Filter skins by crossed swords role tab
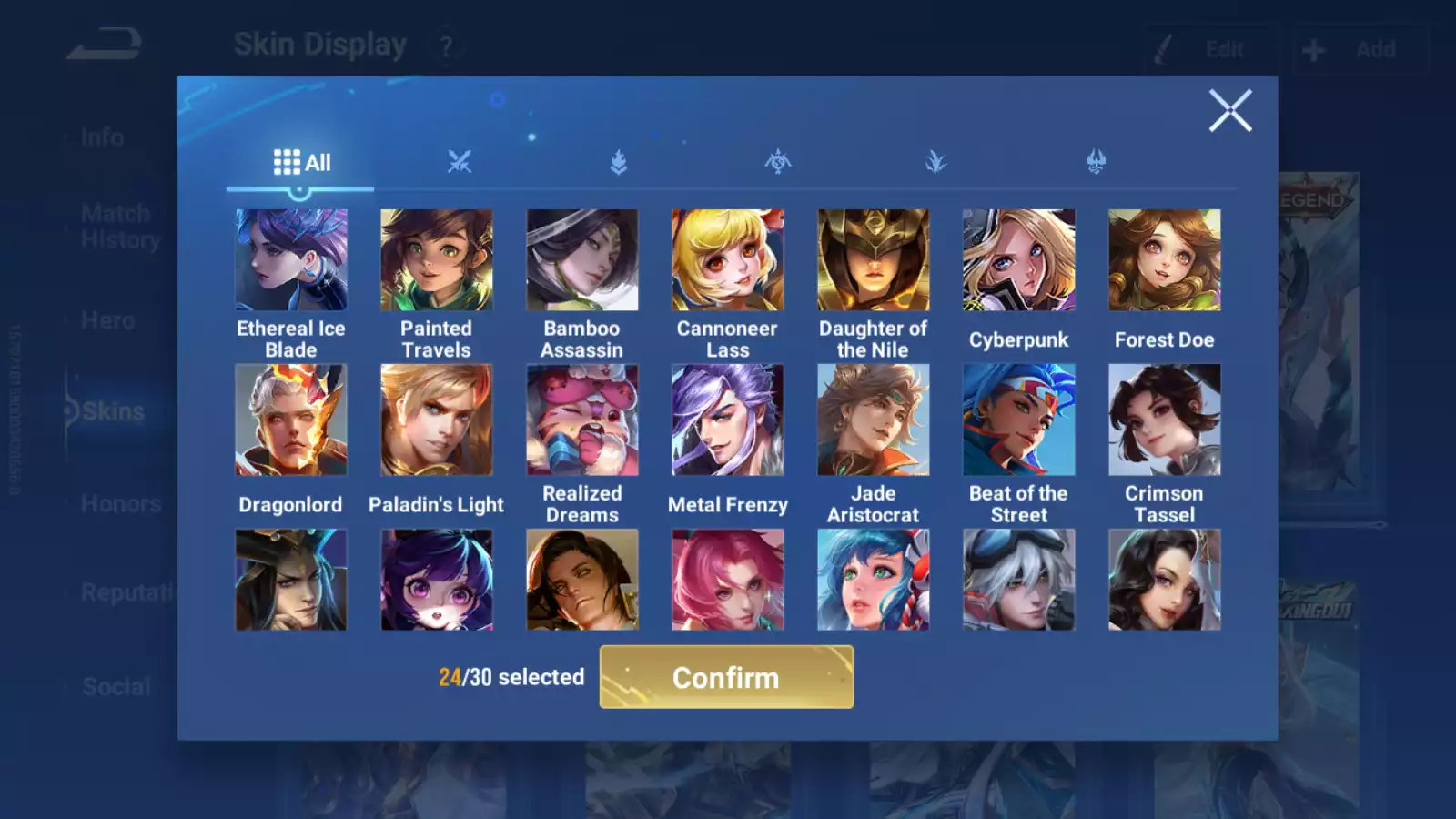This screenshot has height=819, width=1456. pyautogui.click(x=460, y=163)
